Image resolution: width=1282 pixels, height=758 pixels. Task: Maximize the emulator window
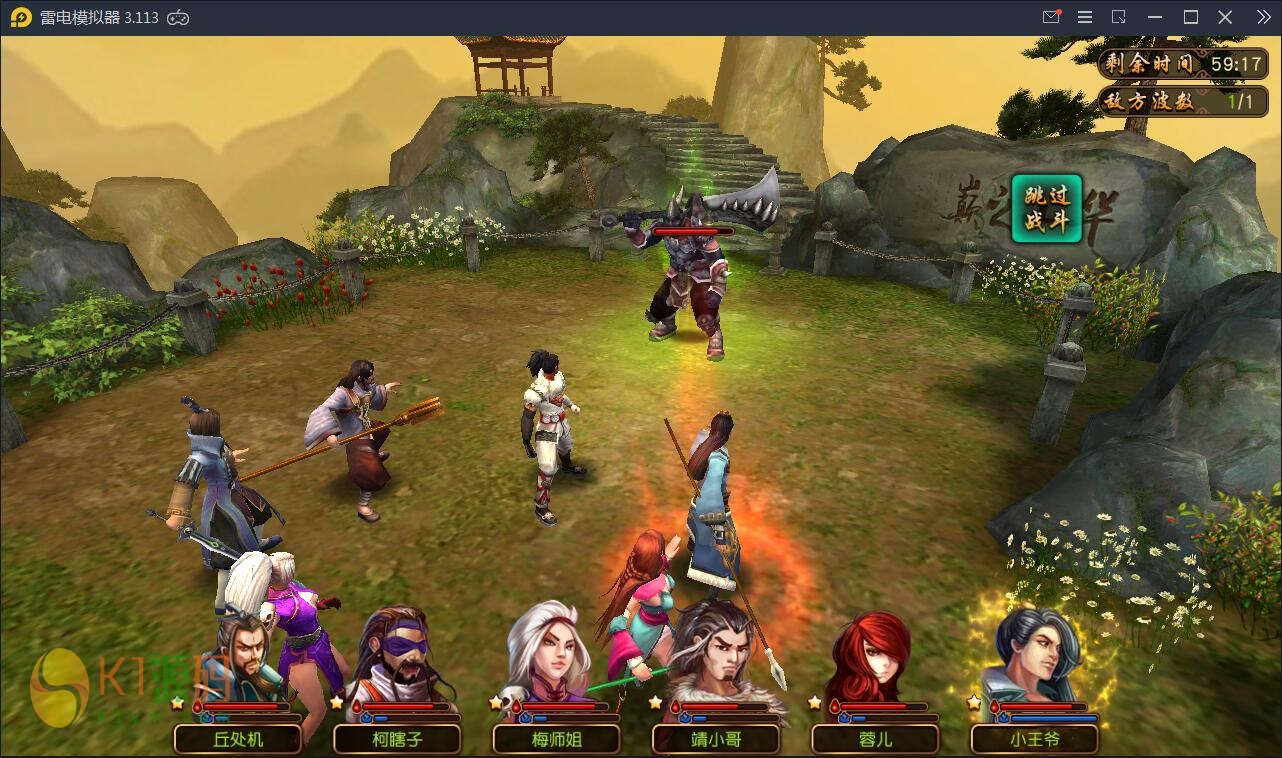[x=1191, y=17]
